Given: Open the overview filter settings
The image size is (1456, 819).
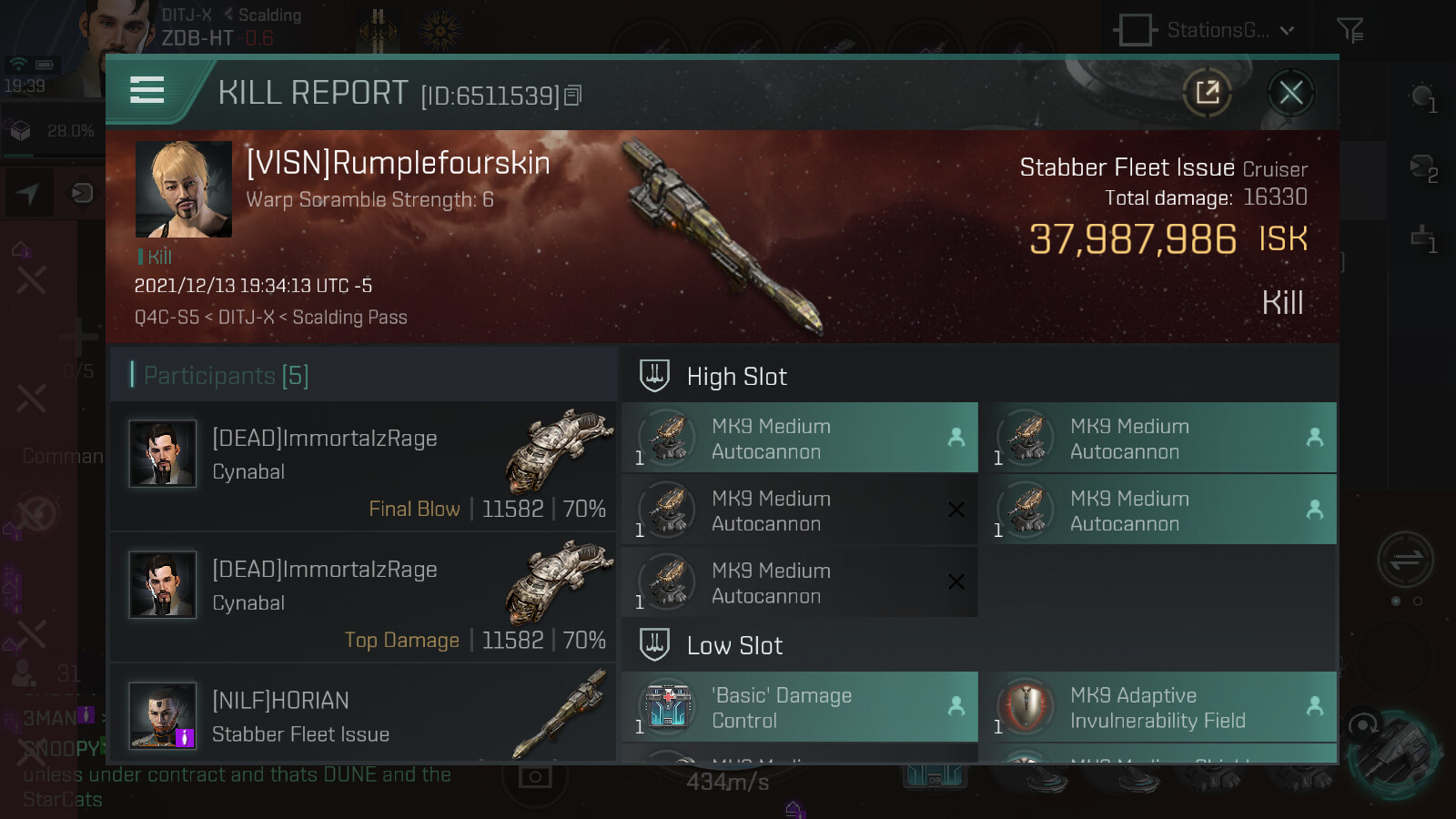Looking at the screenshot, I should pyautogui.click(x=1350, y=30).
